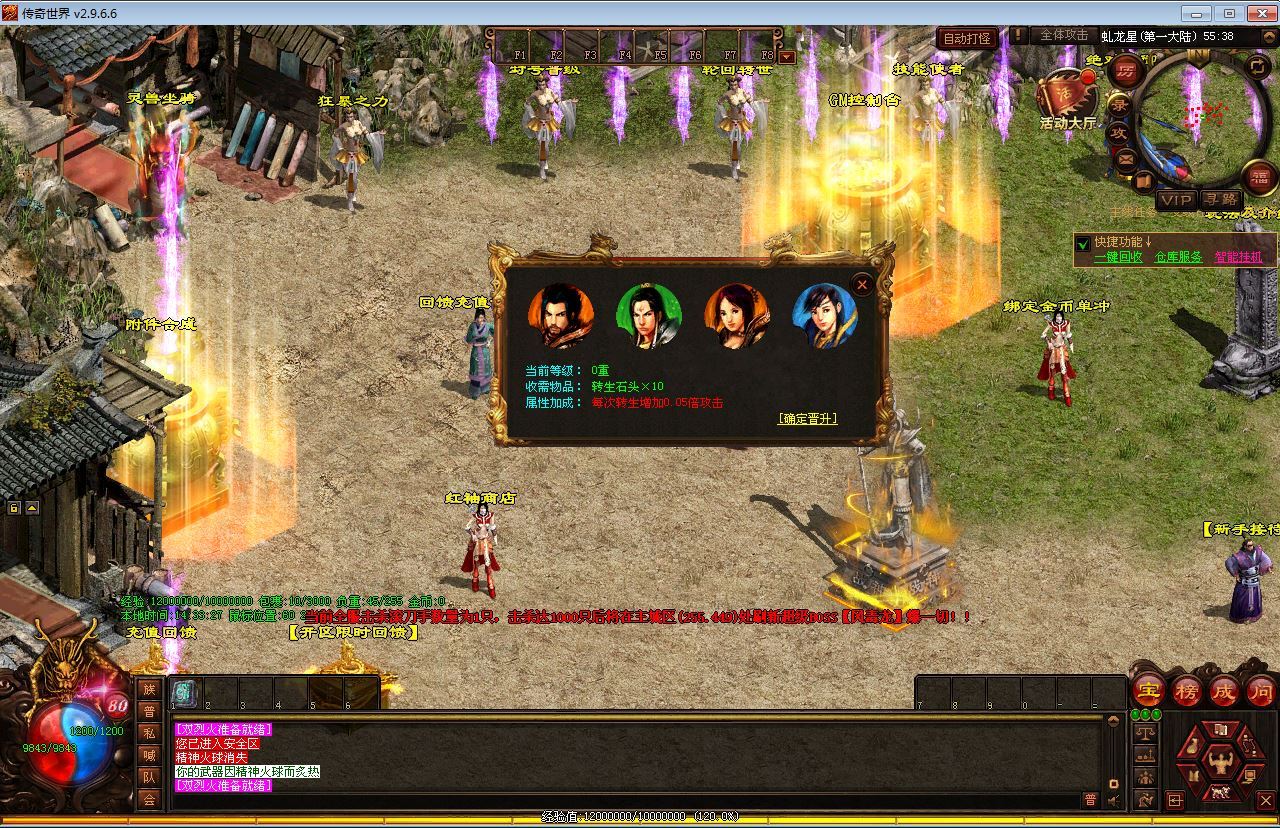Select the orange-background warrior portrait

(x=560, y=316)
